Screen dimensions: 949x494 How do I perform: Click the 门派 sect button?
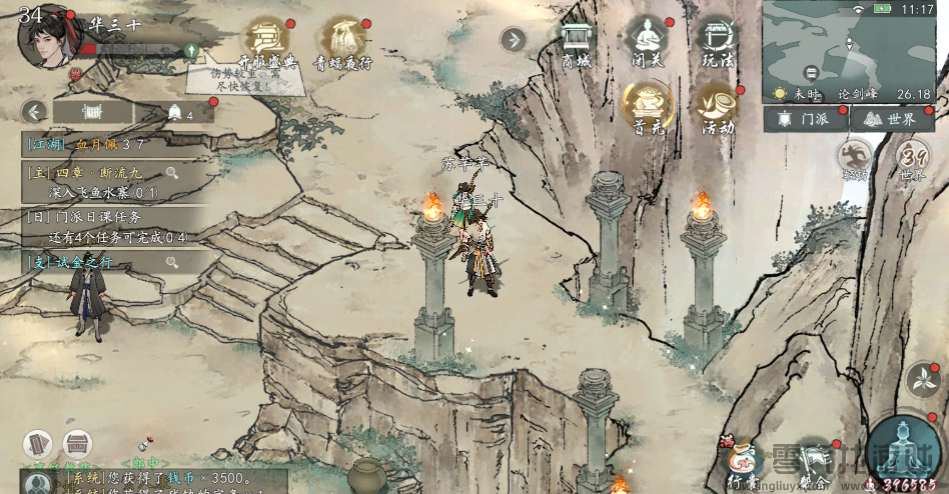click(x=805, y=119)
